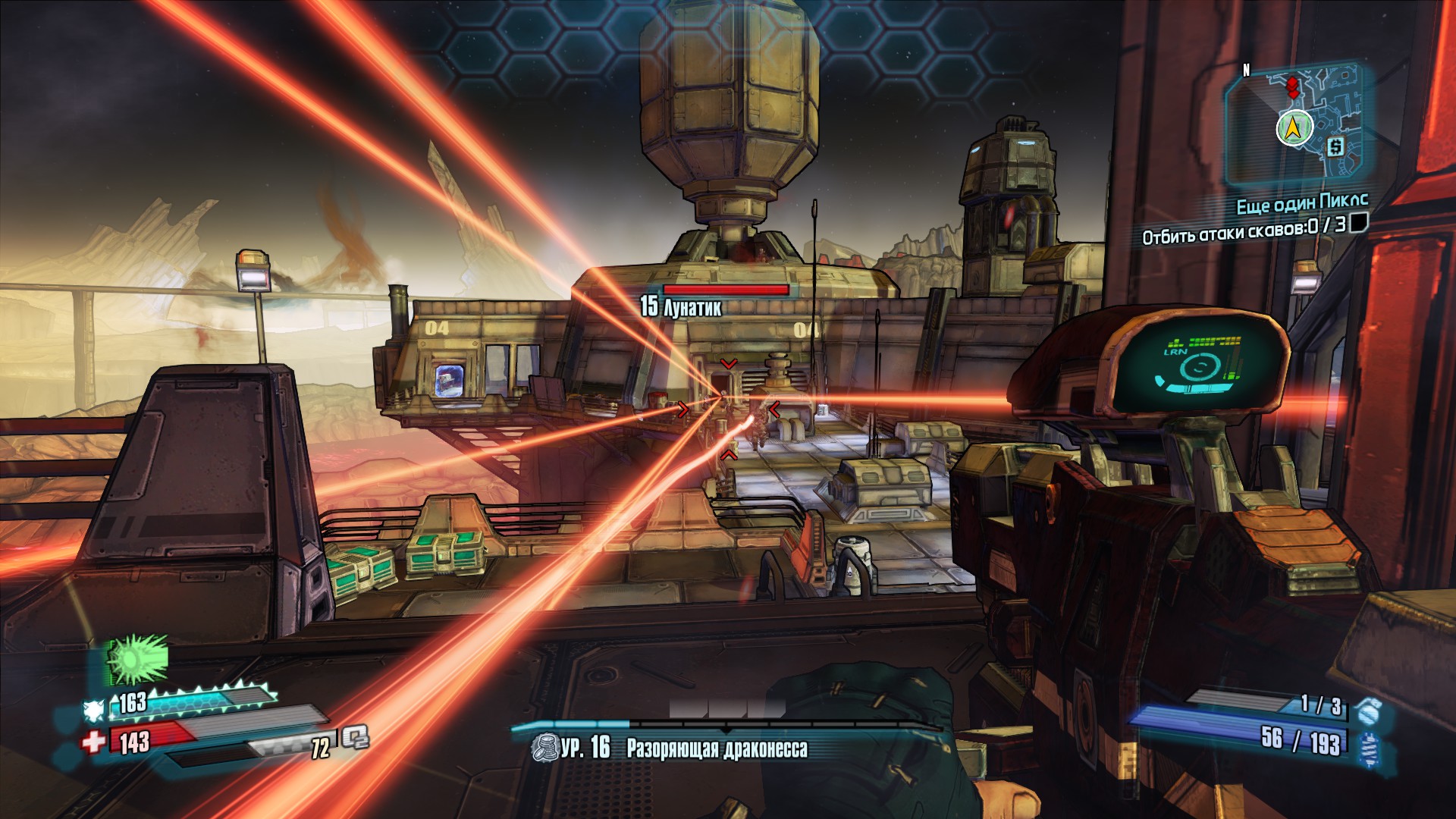This screenshot has width=1456, height=819.
Task: Select the oxygen tank icon beside 72
Action: (354, 737)
